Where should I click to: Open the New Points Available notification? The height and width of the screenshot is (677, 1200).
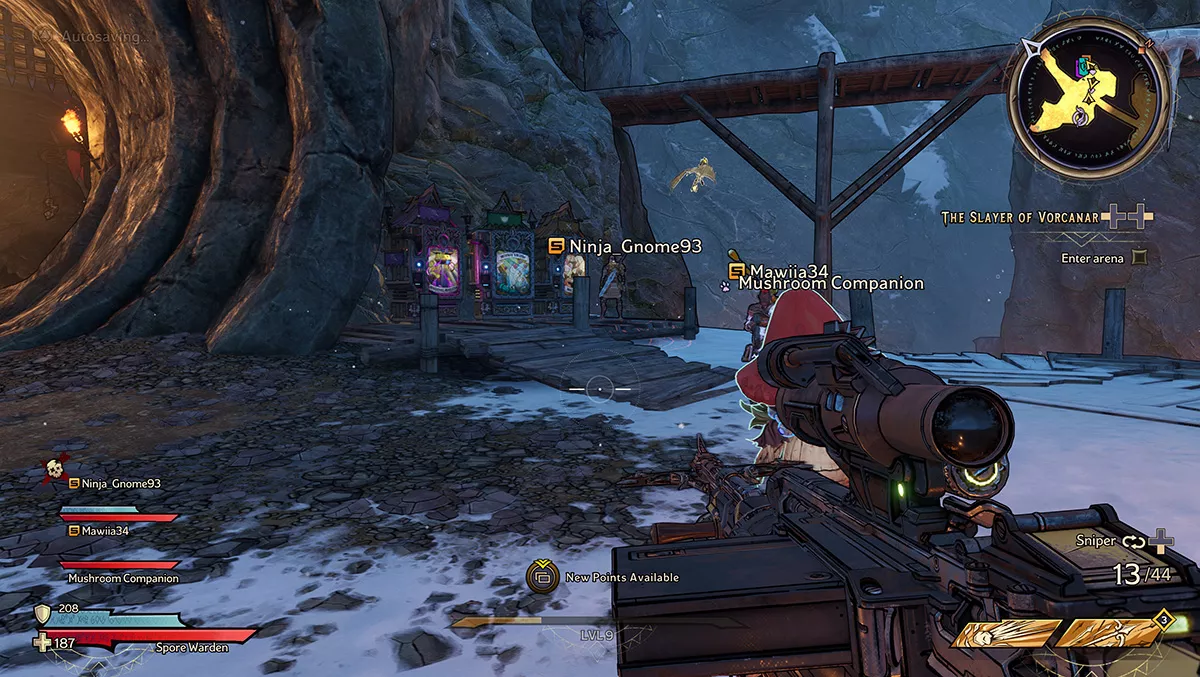[543, 577]
